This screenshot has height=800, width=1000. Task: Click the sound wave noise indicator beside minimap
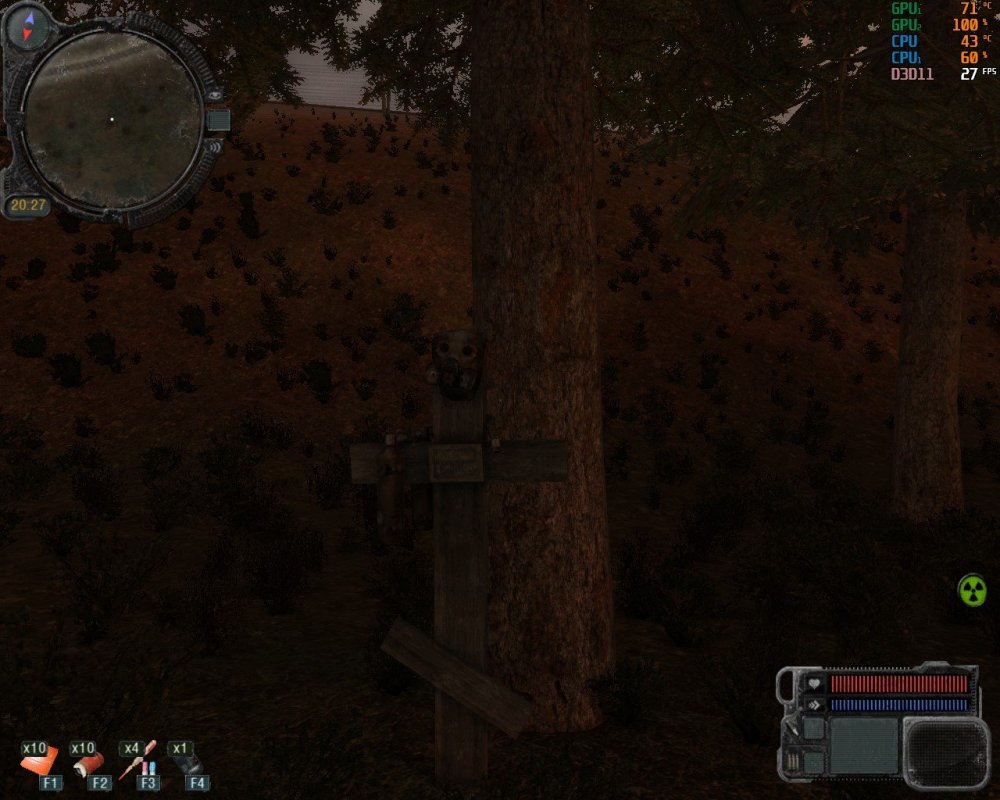(x=214, y=148)
